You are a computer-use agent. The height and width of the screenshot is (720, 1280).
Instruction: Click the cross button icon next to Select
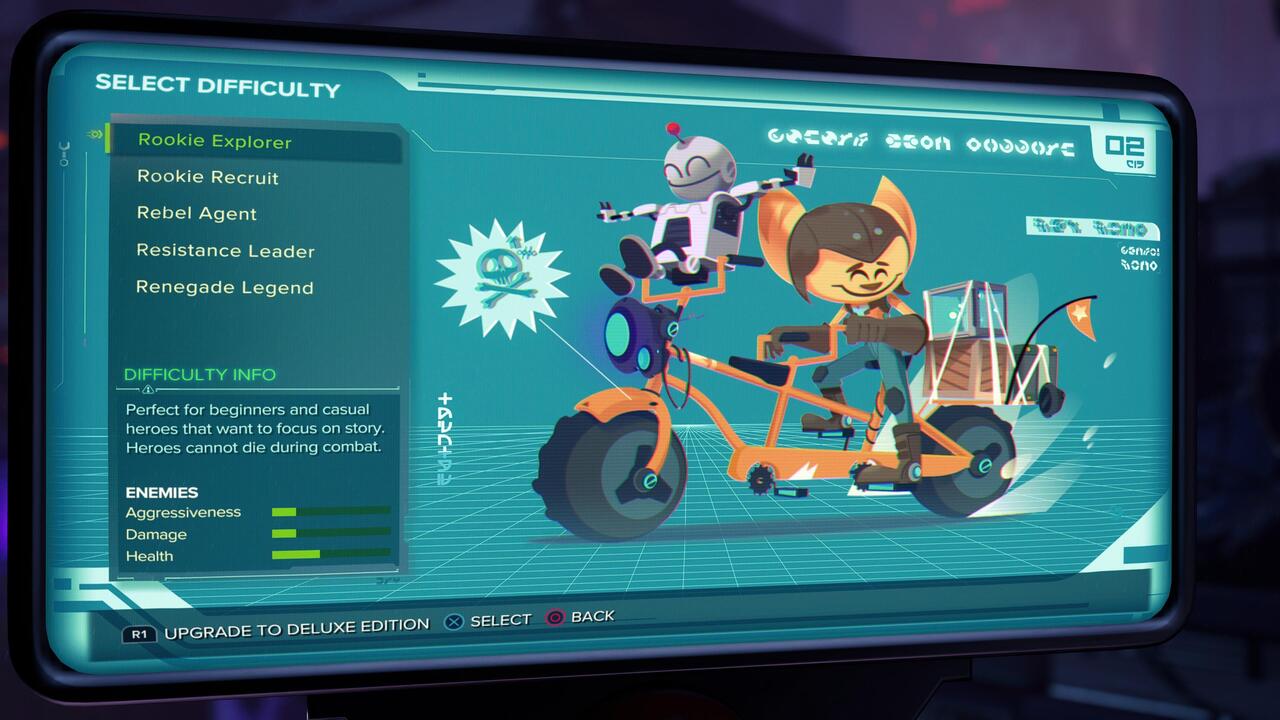click(x=455, y=618)
